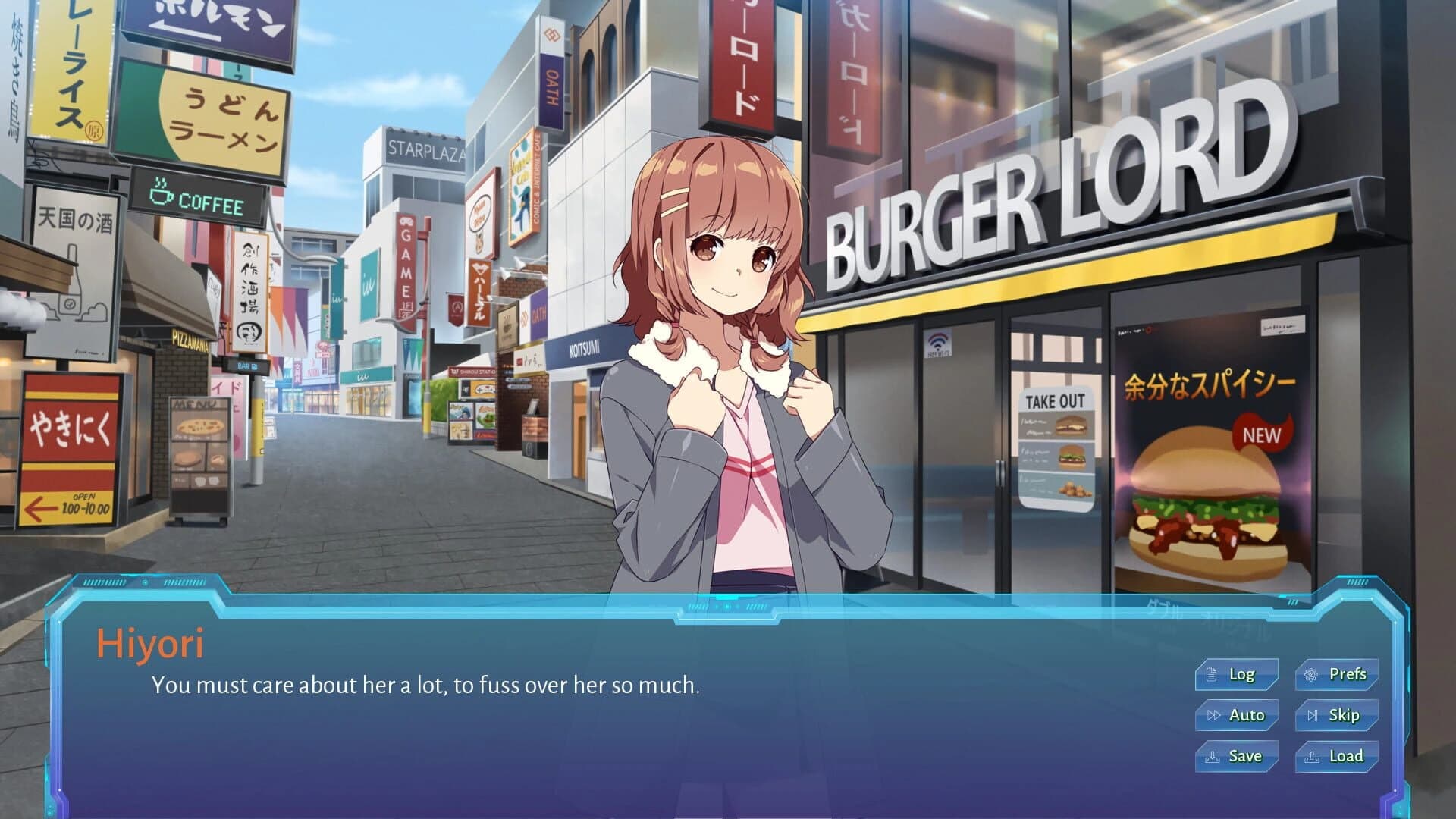Toggle Auto mode for automatic text advance
Viewport: 1456px width, 819px height.
[1236, 714]
